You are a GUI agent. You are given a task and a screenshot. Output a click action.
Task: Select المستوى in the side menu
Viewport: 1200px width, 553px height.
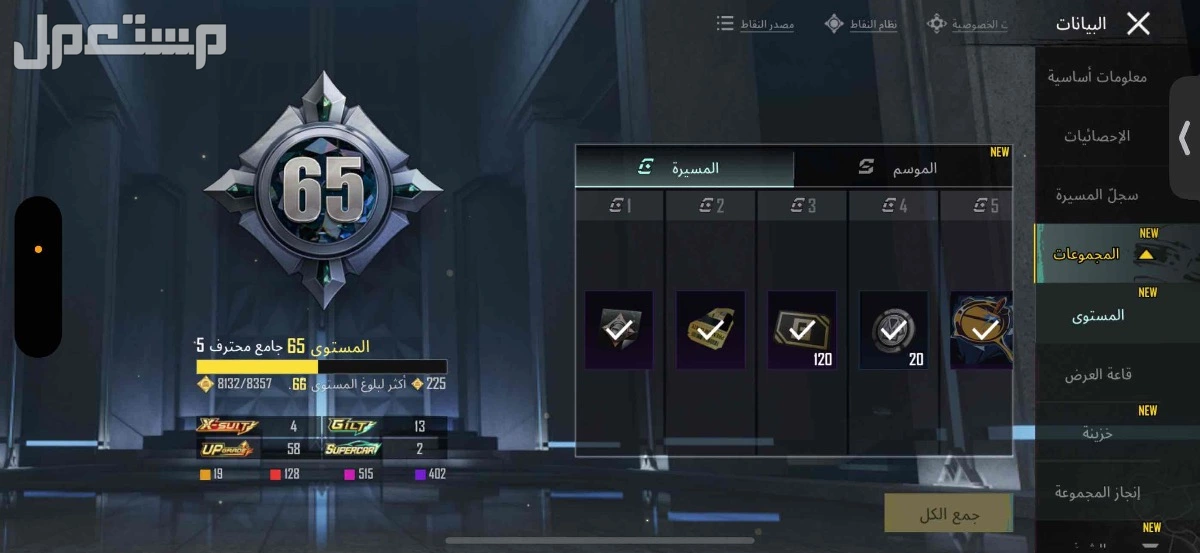point(1098,315)
